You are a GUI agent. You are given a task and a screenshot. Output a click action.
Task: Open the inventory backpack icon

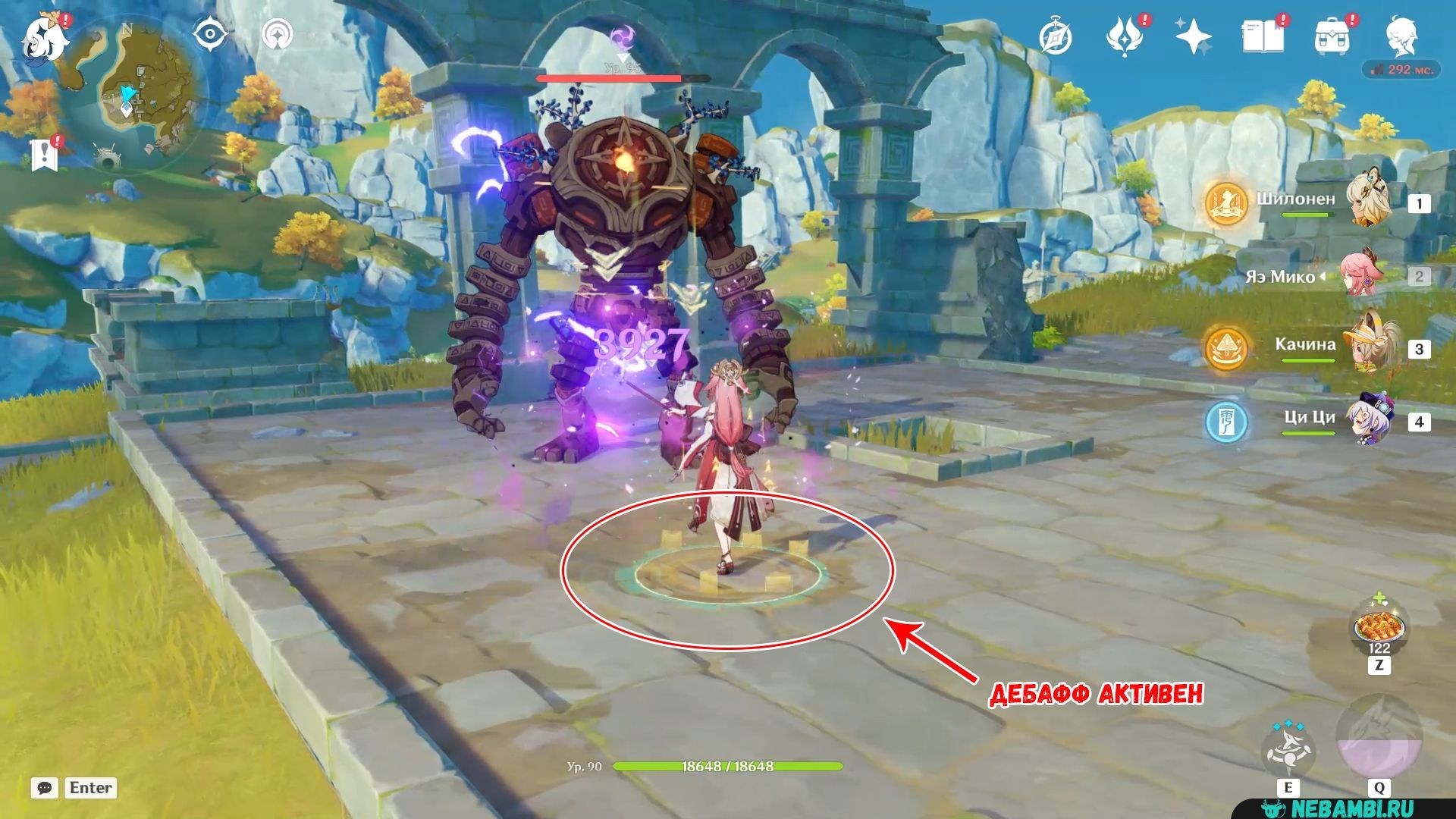pyautogui.click(x=1332, y=36)
